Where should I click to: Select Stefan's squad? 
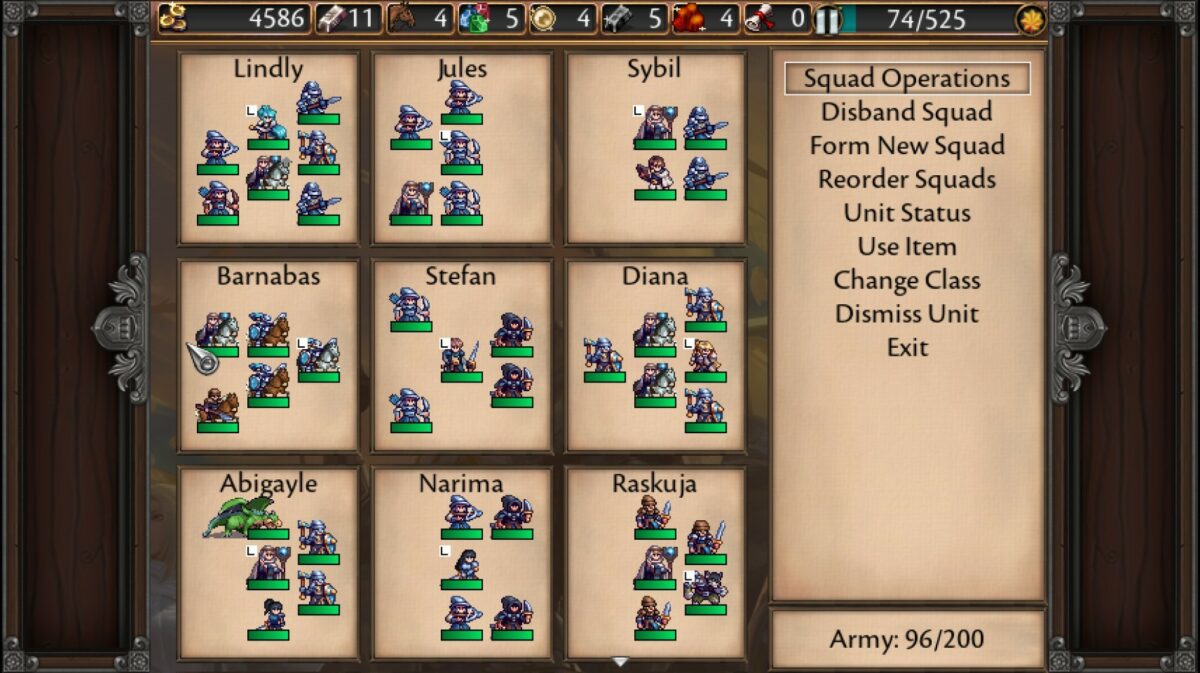point(462,355)
